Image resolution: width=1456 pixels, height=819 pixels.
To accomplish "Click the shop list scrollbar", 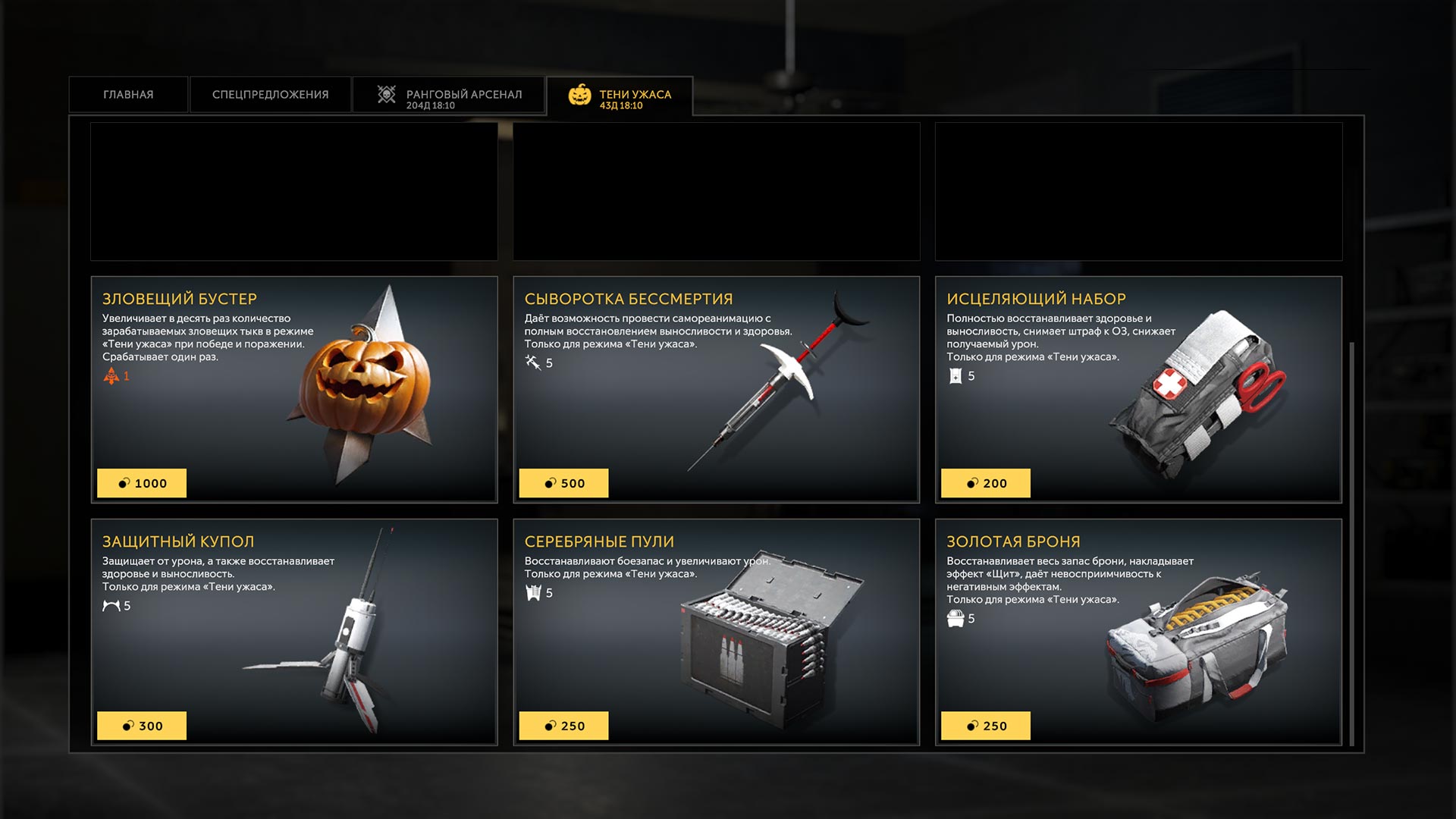I will [1351, 542].
